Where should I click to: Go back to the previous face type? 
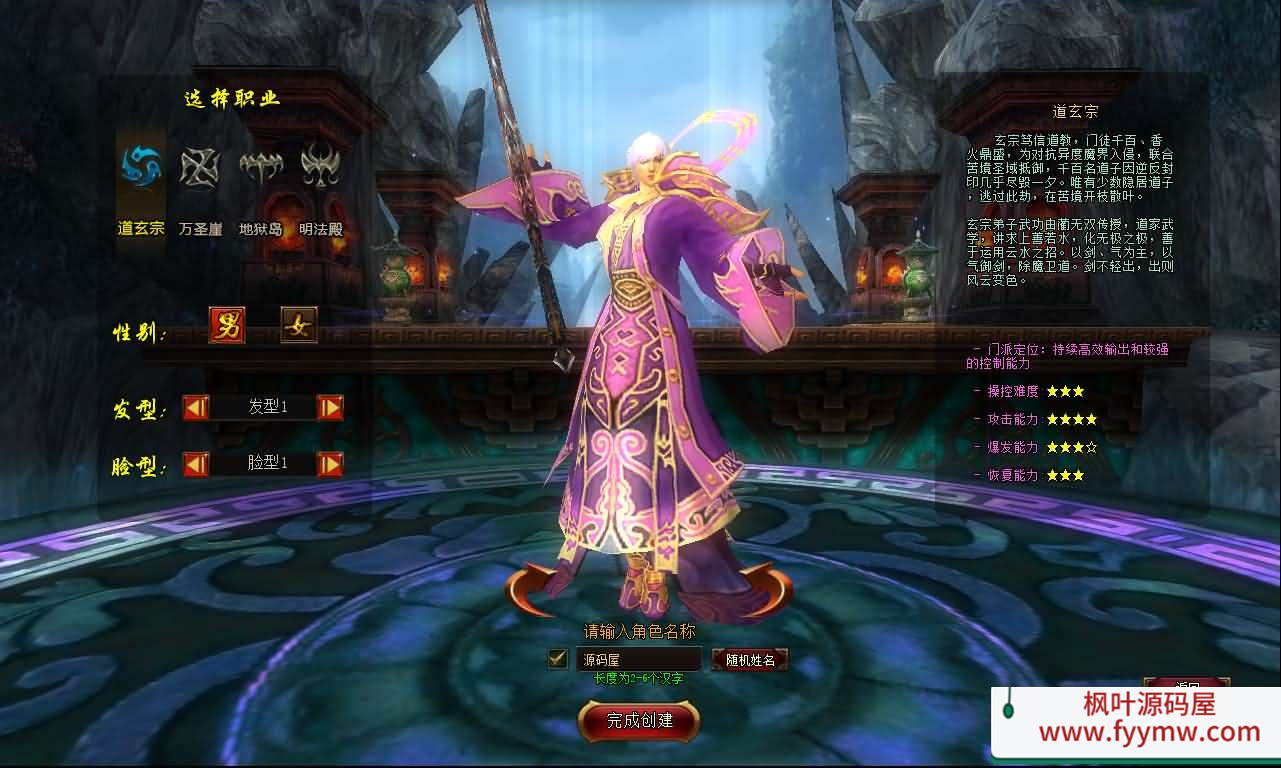196,464
